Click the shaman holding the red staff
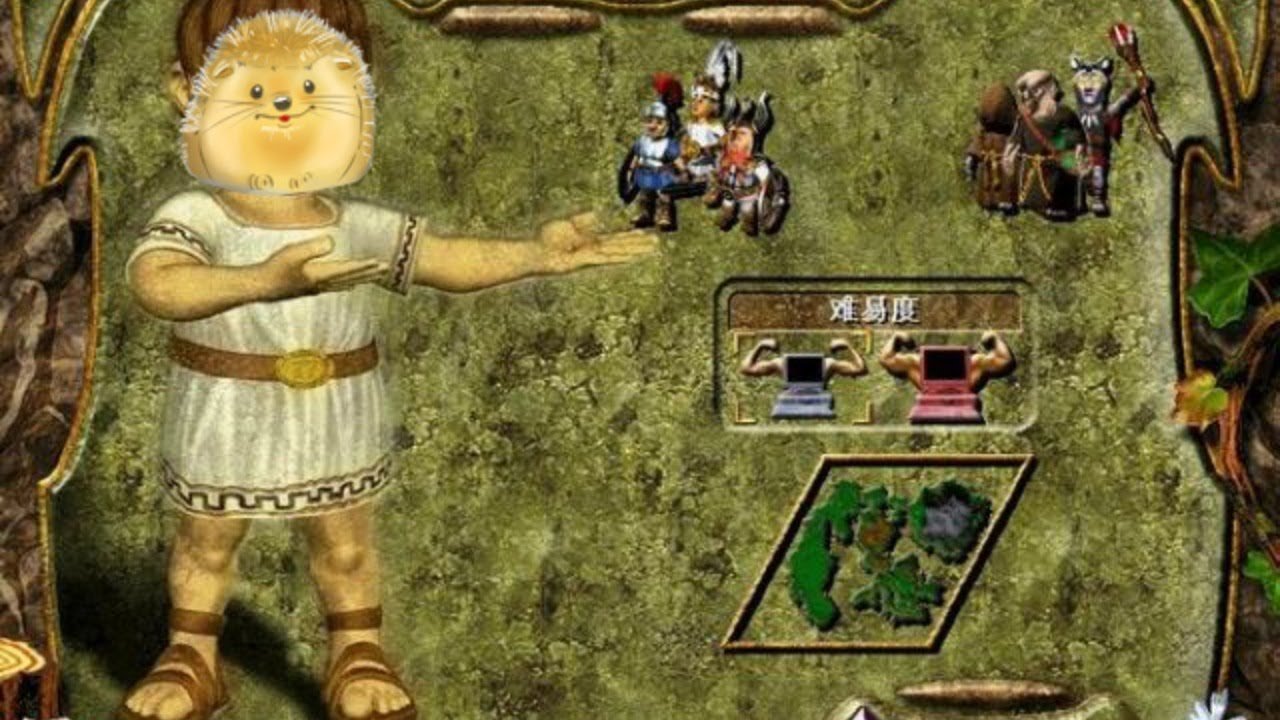This screenshot has width=1280, height=720. [1090, 130]
